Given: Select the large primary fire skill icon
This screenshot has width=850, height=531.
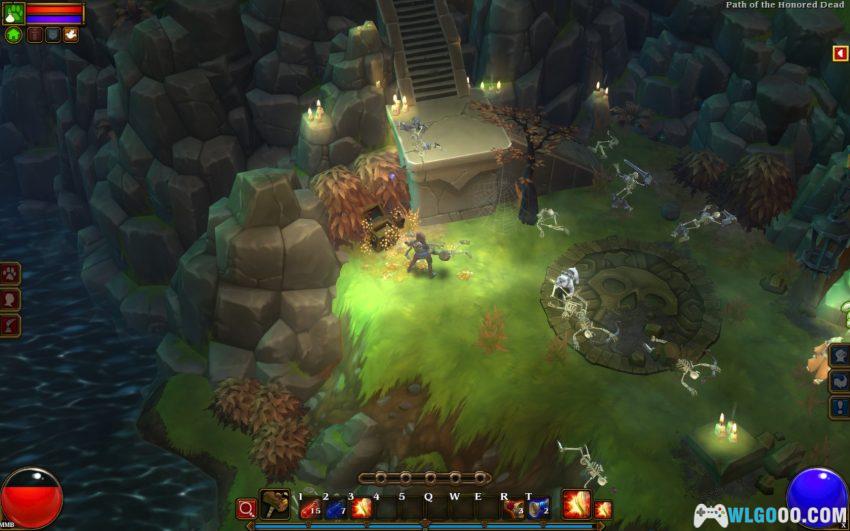Looking at the screenshot, I should pyautogui.click(x=575, y=505).
